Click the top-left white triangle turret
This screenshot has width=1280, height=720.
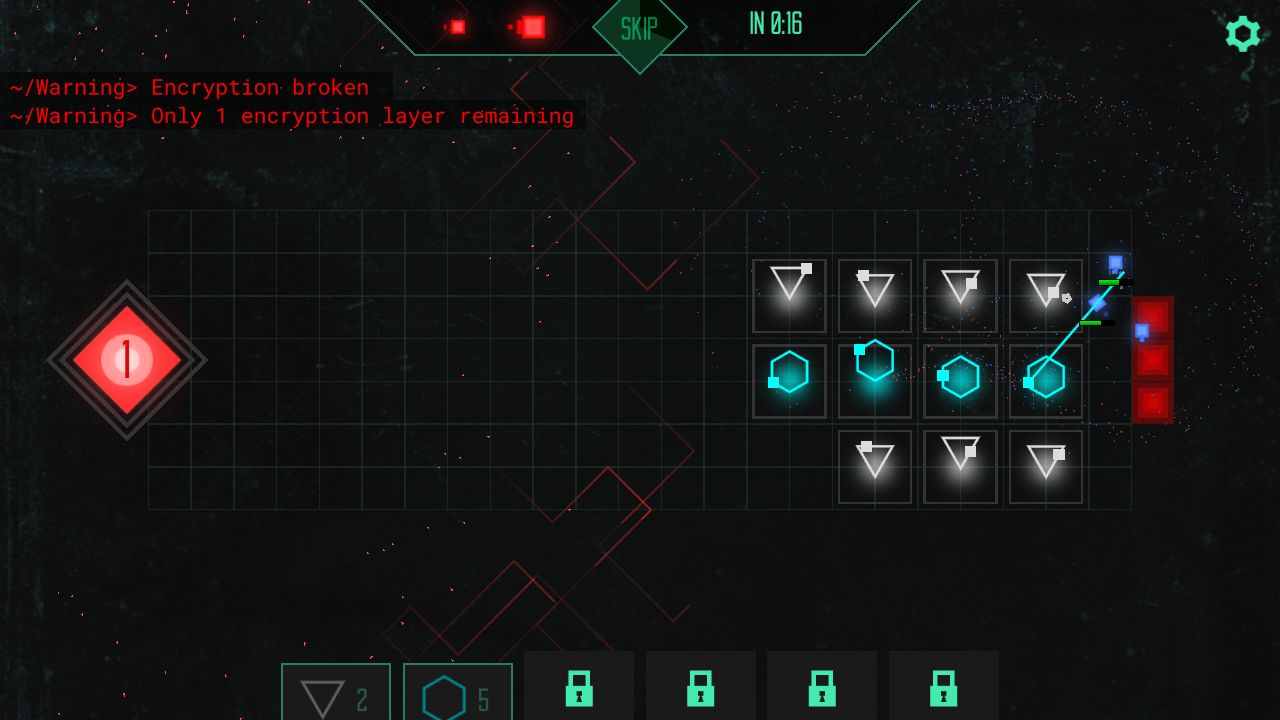point(789,294)
